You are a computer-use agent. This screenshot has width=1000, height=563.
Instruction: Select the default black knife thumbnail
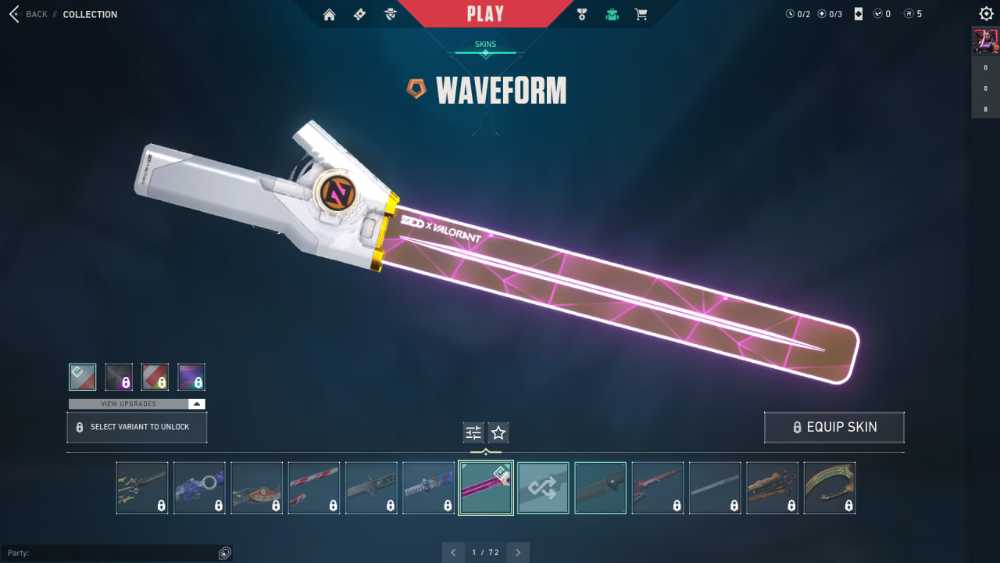pos(600,488)
